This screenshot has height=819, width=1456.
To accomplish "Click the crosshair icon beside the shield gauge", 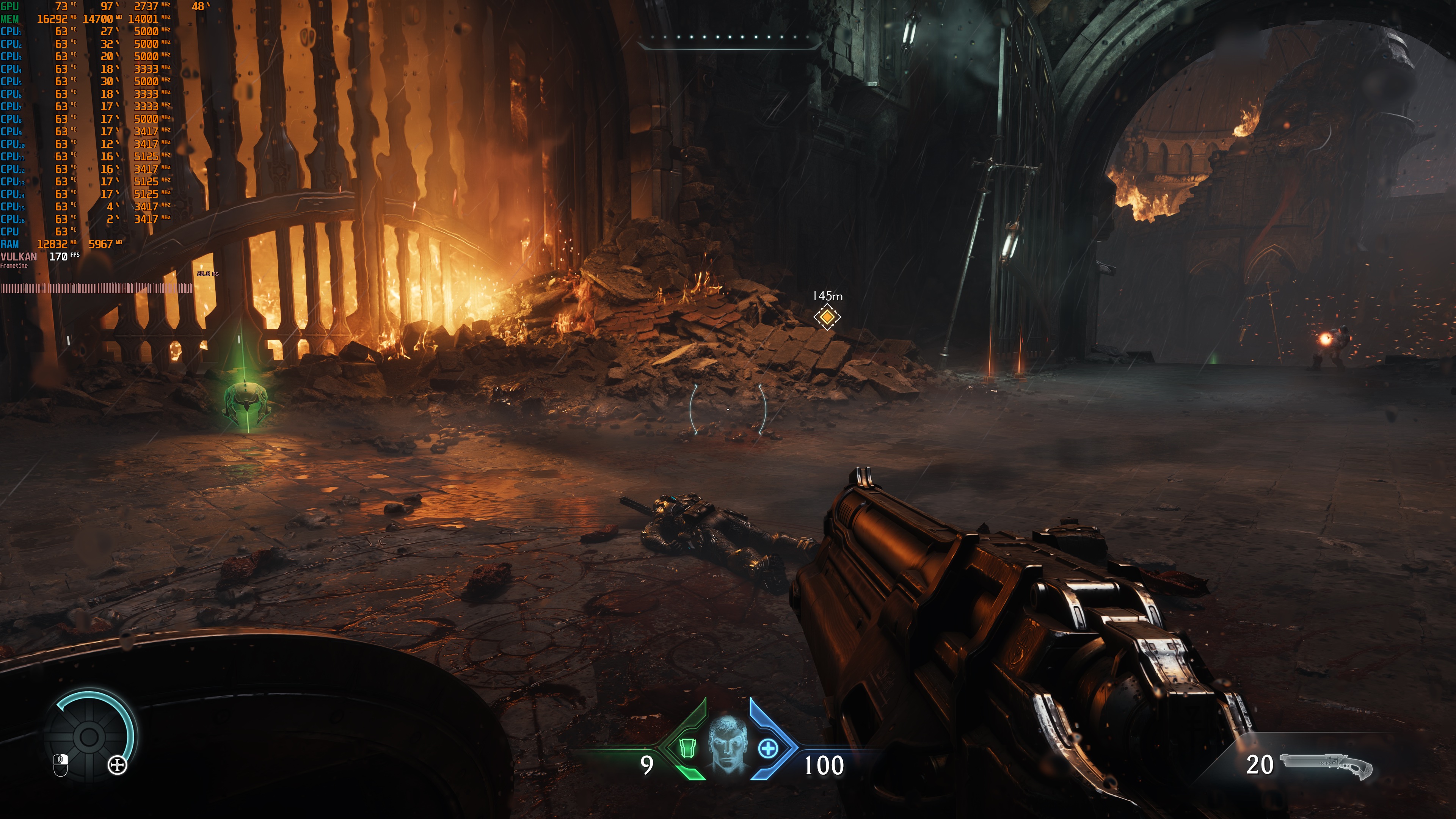I will (118, 766).
